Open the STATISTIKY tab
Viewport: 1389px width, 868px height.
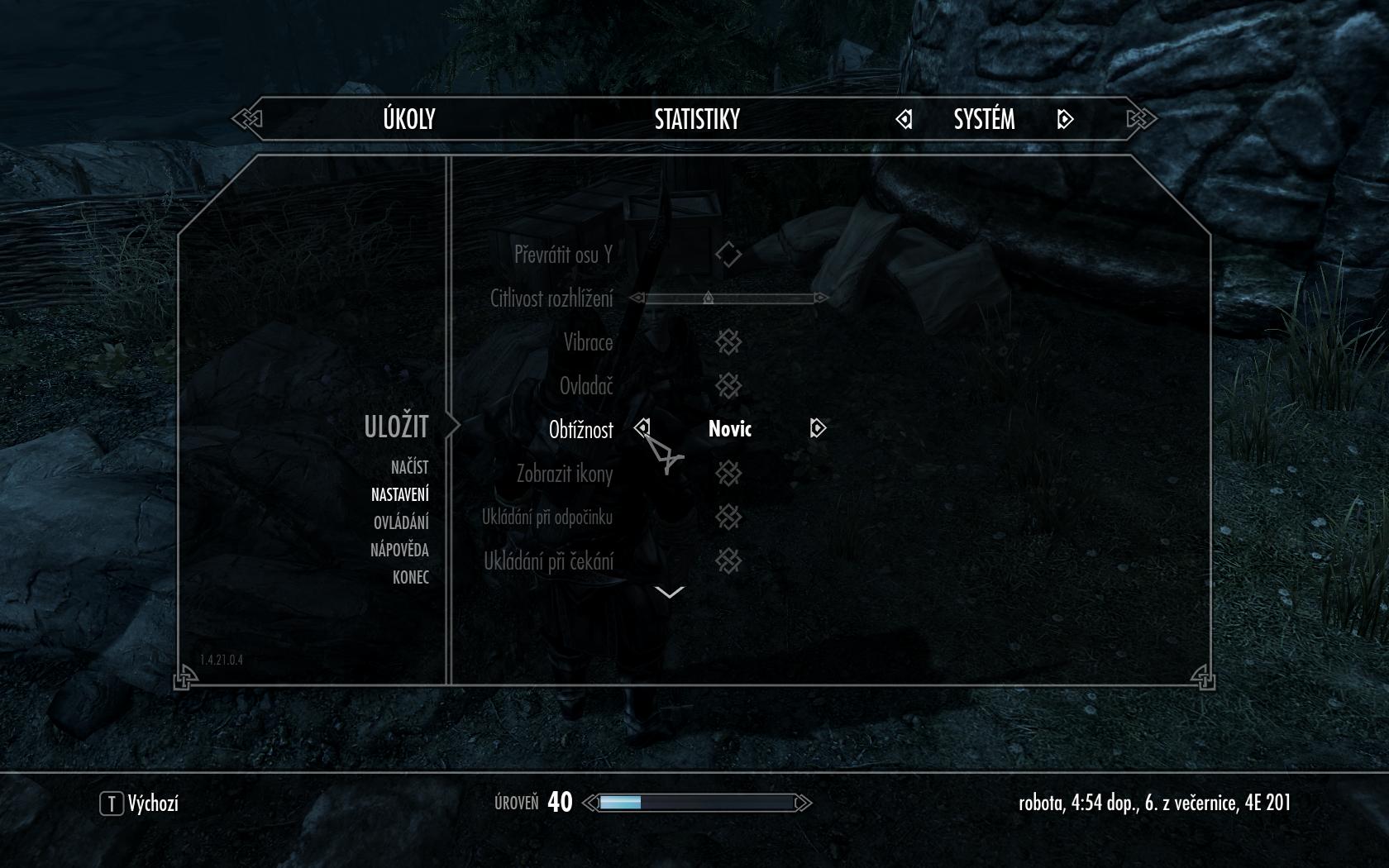[x=697, y=119]
